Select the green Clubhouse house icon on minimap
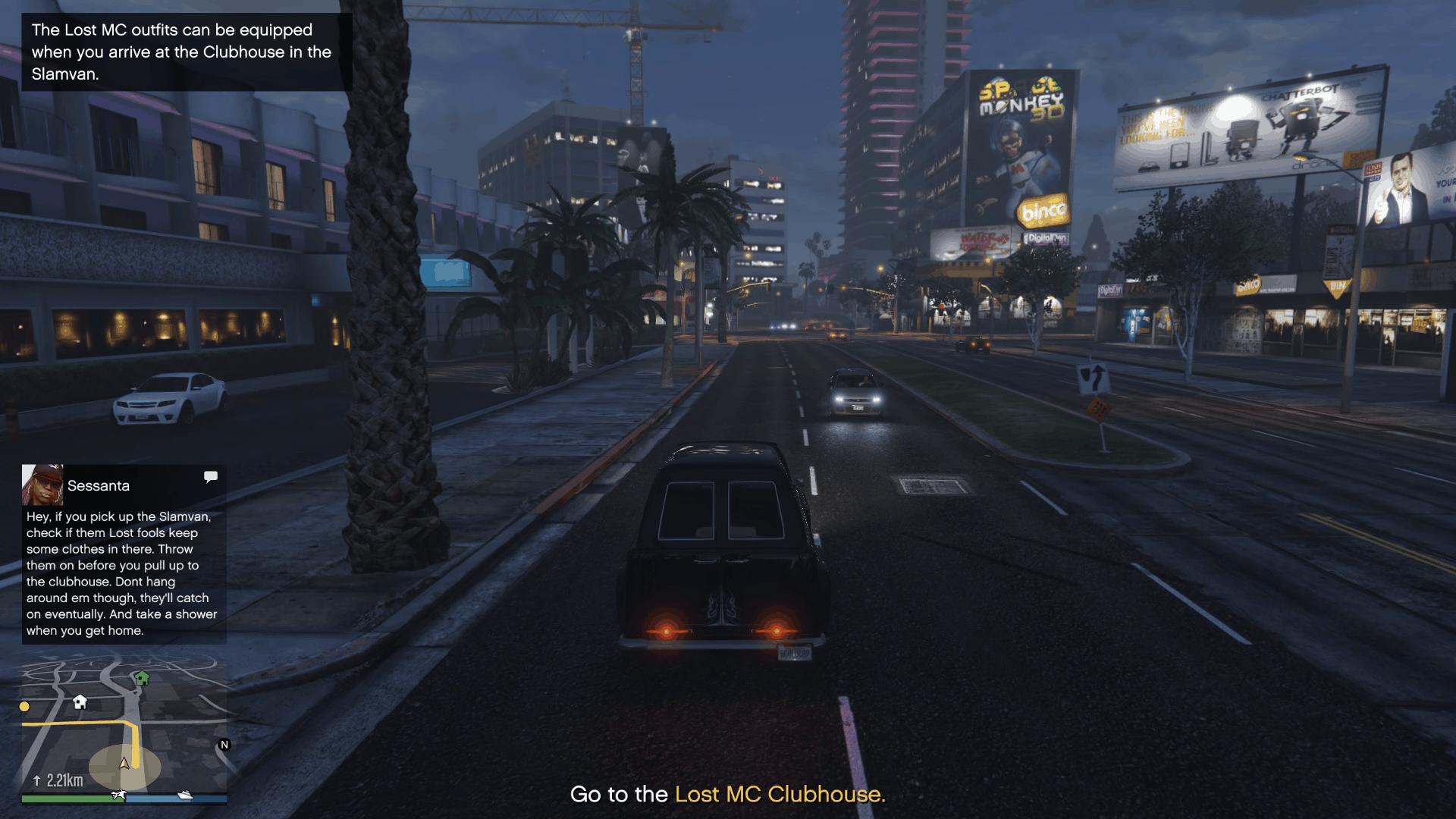Screen dimensions: 1456x819 142,677
